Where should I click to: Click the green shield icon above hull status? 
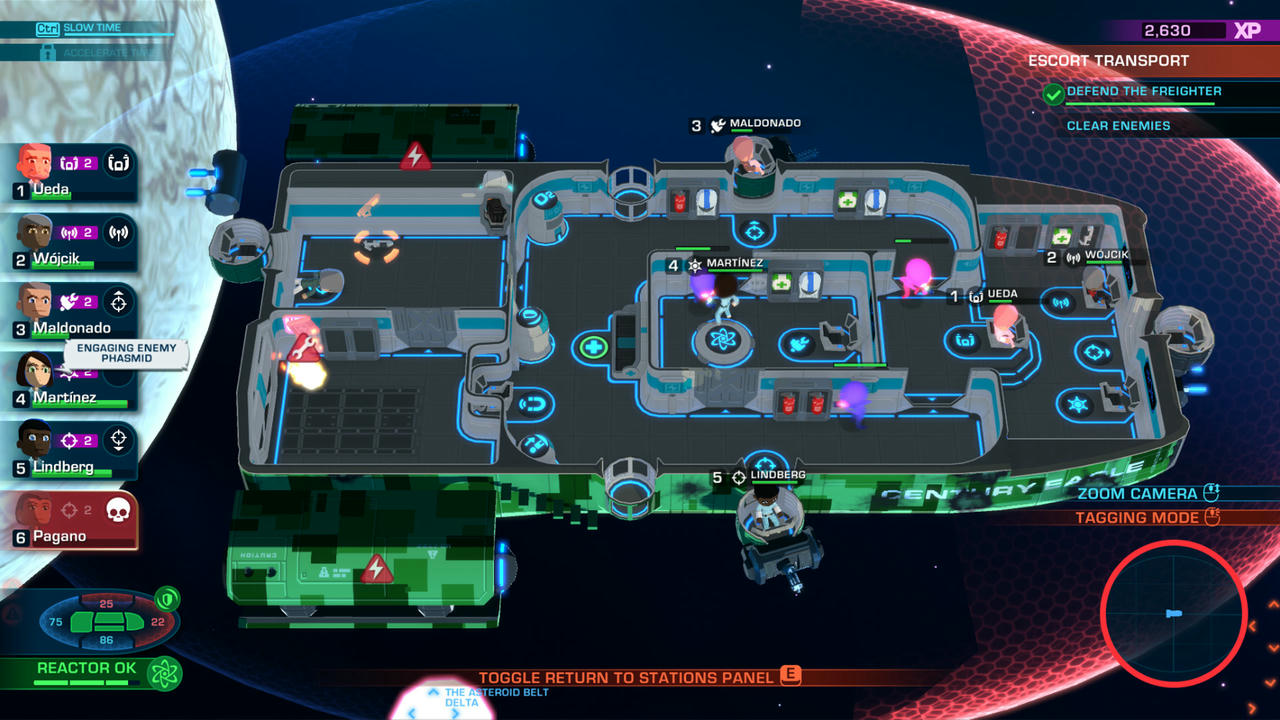pos(167,597)
